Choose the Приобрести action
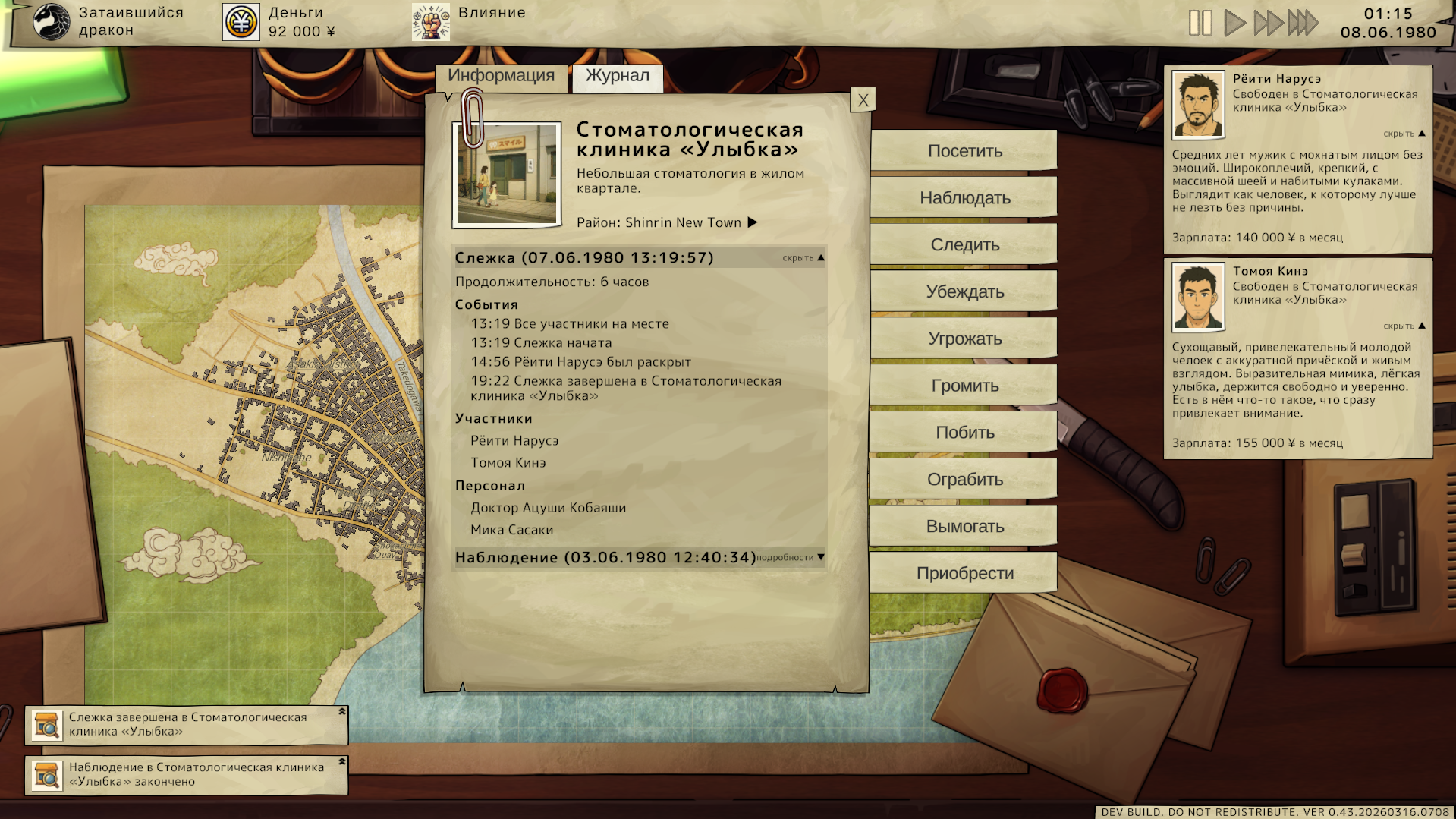Screen dimensions: 1456x819 964,574
